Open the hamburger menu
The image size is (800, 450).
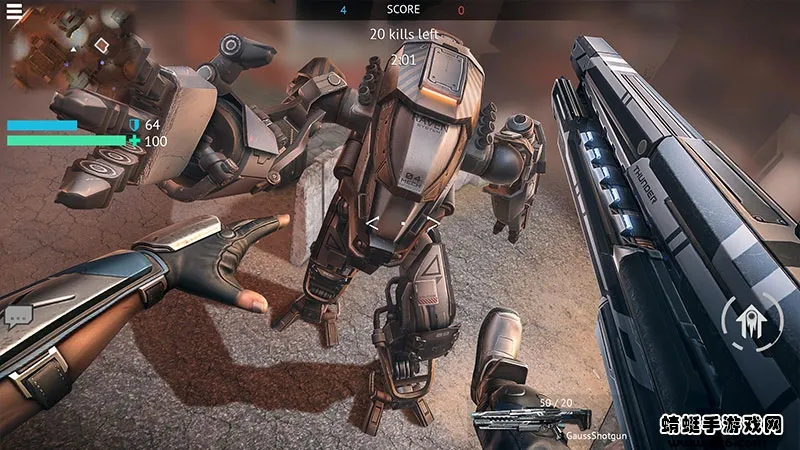14,11
